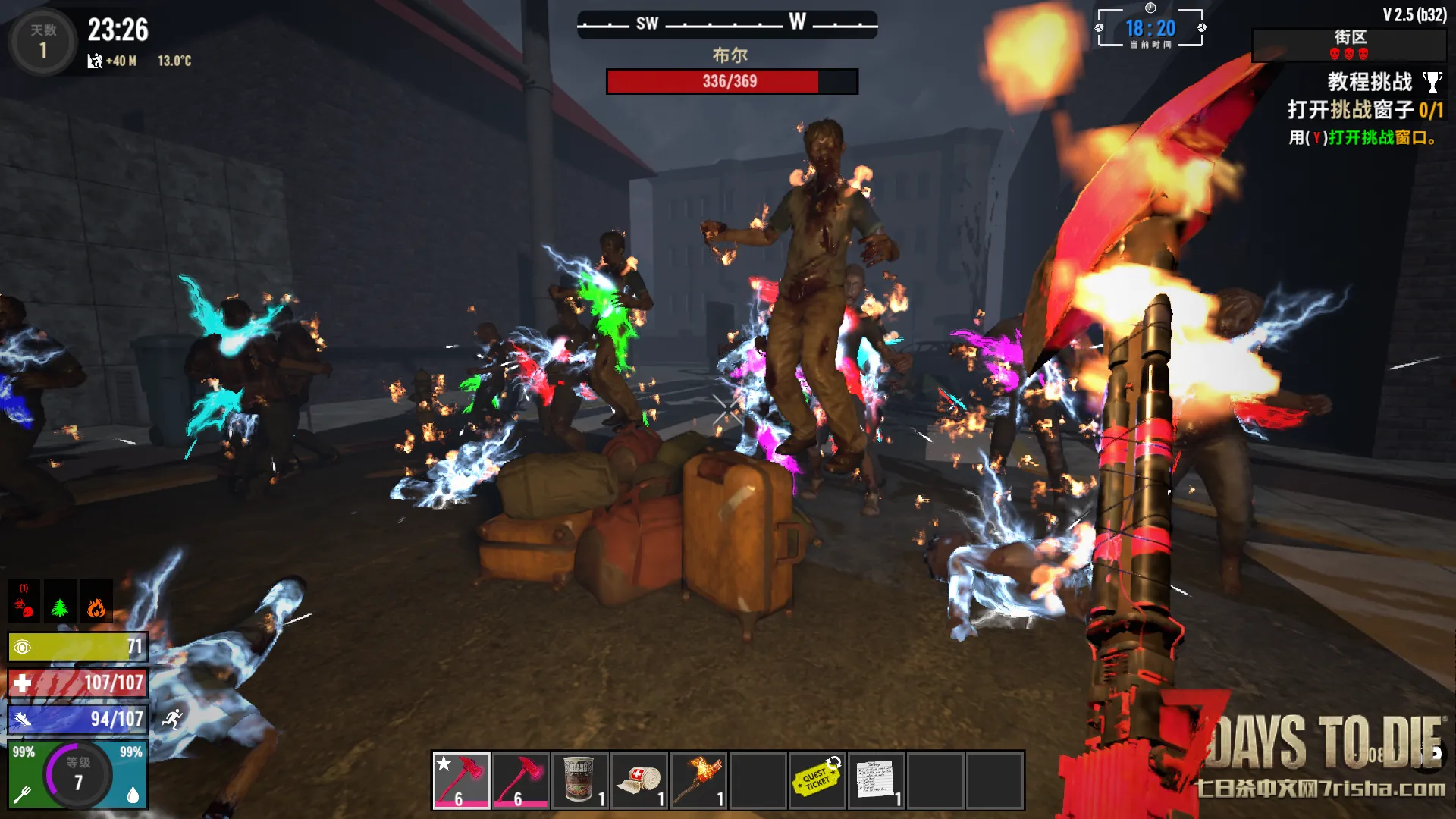Select the bandage in the hotbar
Screen dimensions: 1456x819
639,780
